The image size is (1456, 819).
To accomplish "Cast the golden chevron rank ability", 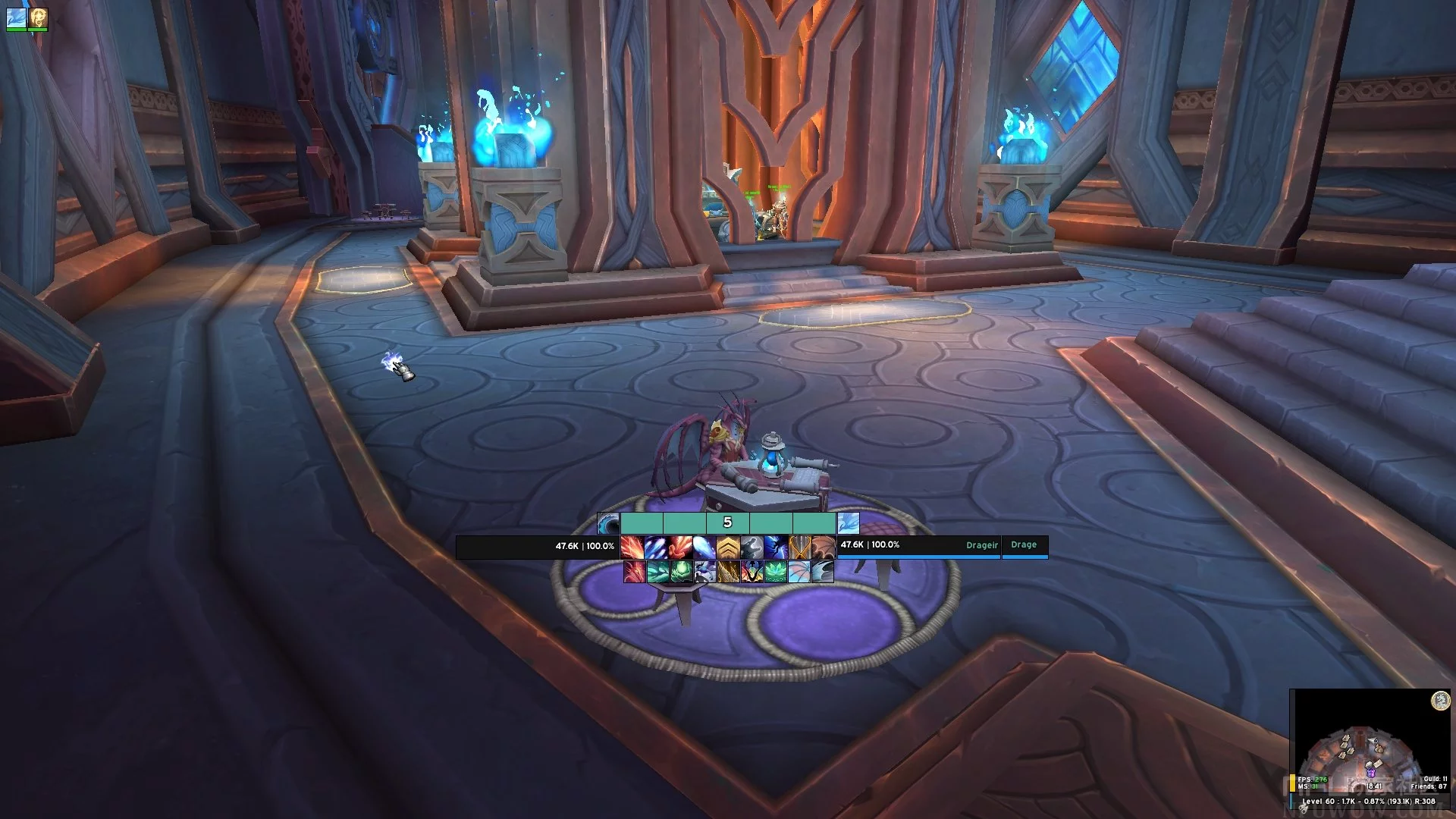I will 728,546.
